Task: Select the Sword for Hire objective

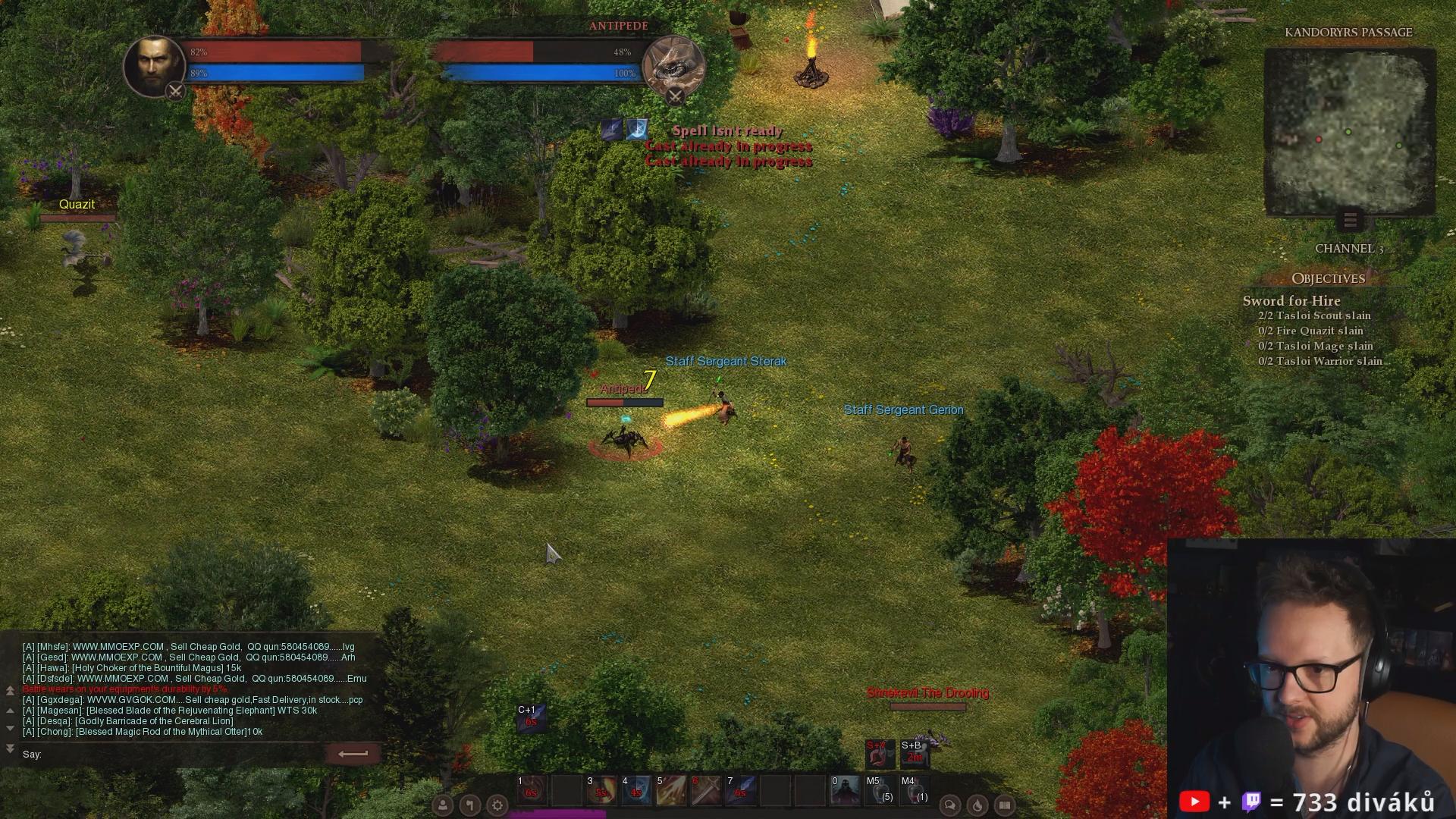Action: click(x=1291, y=301)
